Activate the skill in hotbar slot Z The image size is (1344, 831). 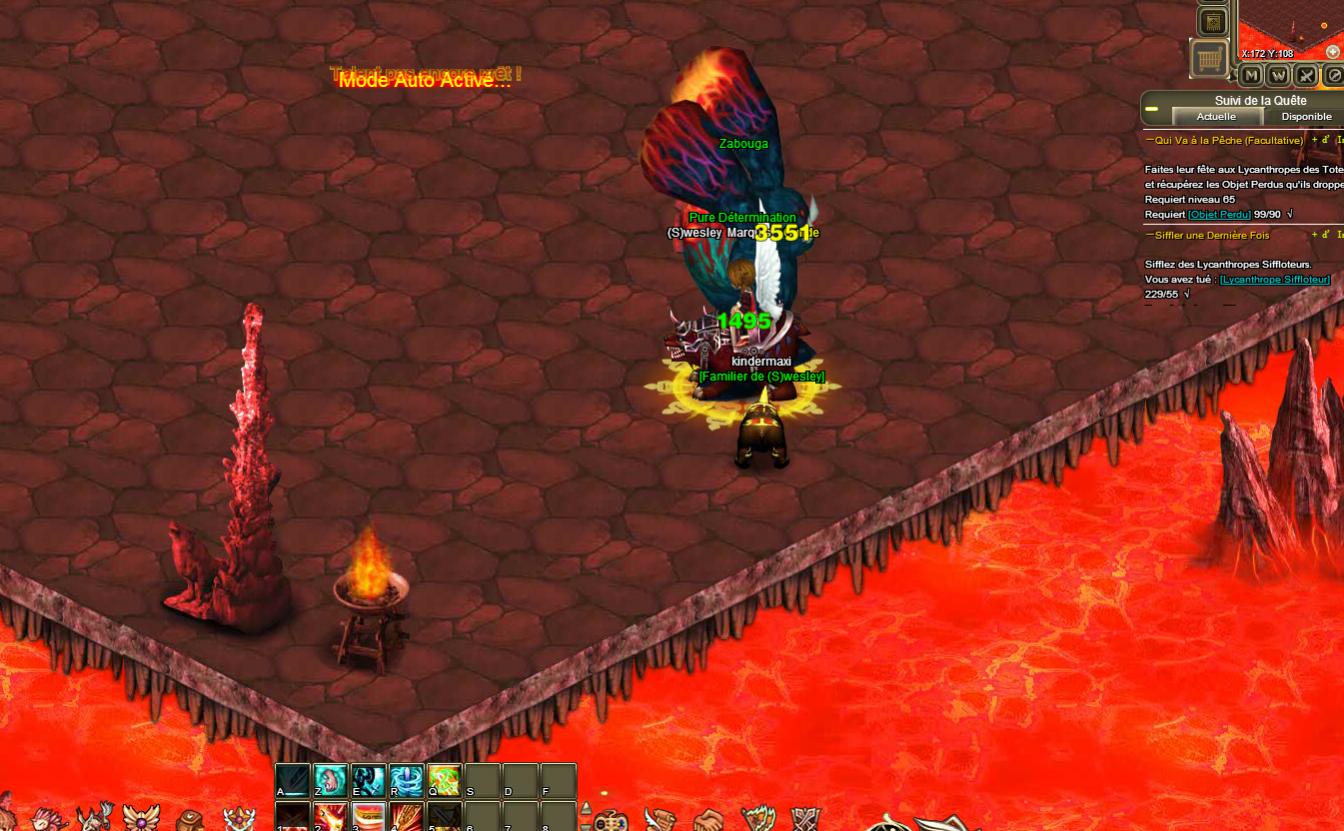[x=330, y=780]
